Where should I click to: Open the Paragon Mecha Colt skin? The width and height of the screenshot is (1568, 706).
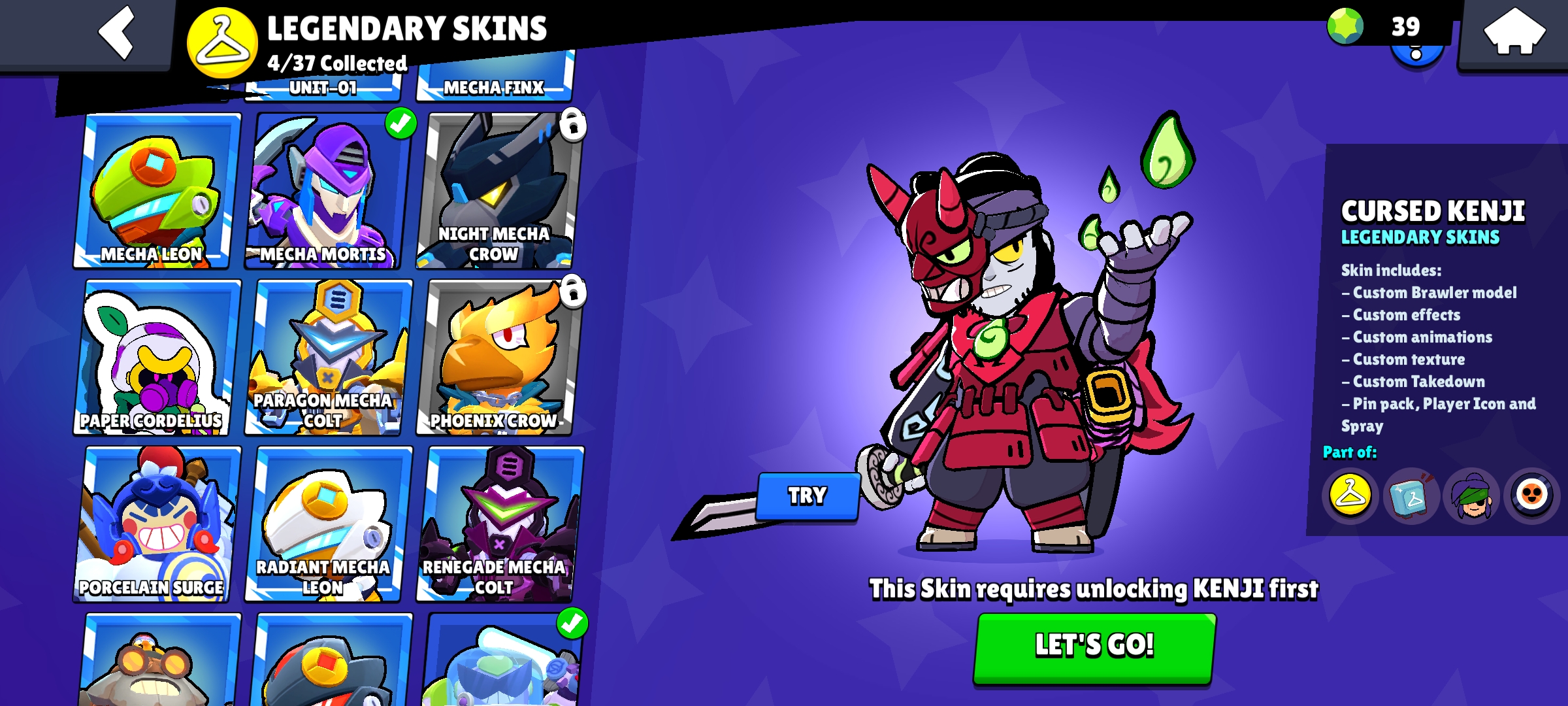coord(328,358)
